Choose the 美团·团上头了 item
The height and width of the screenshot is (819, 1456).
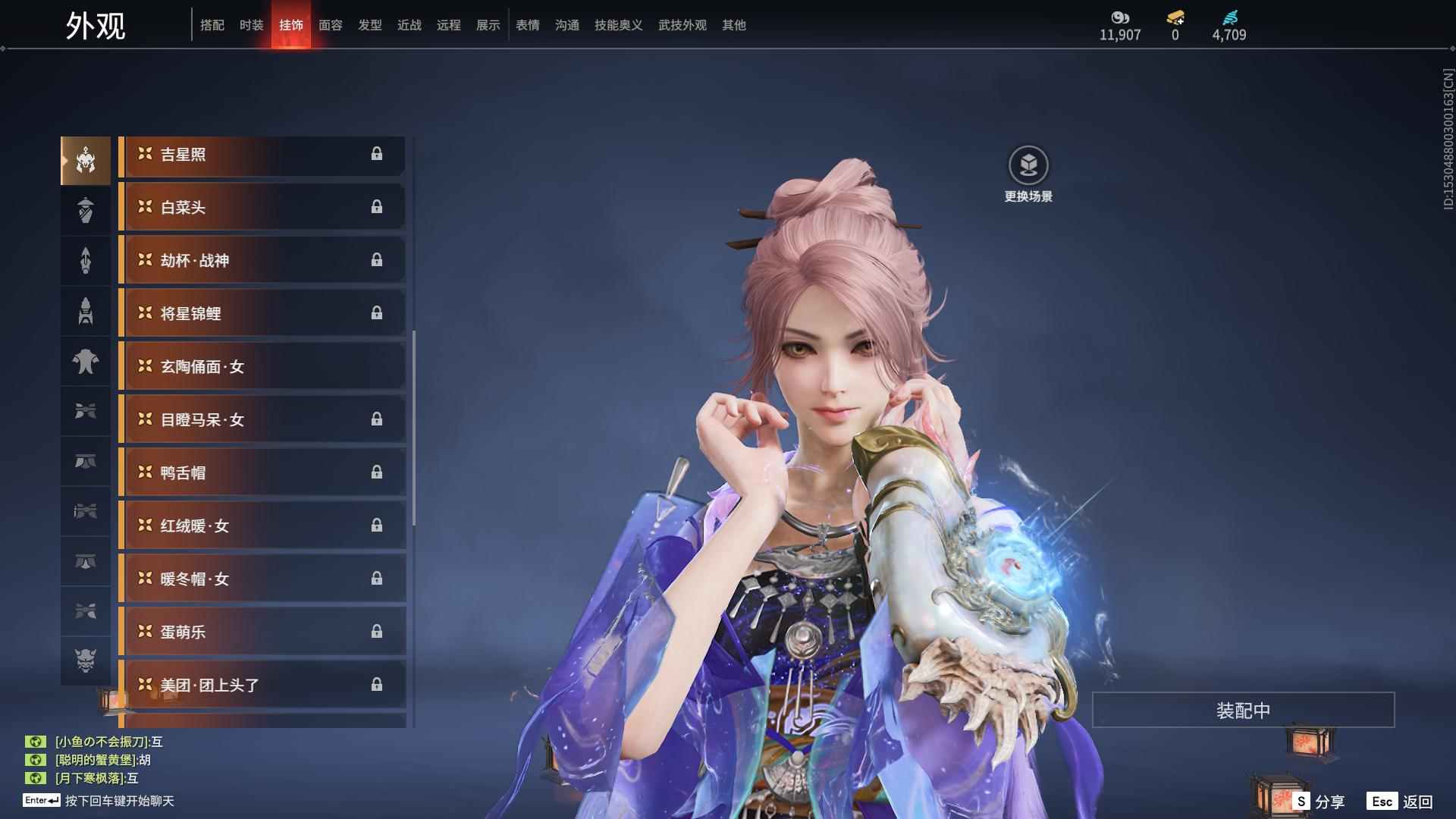[x=262, y=686]
